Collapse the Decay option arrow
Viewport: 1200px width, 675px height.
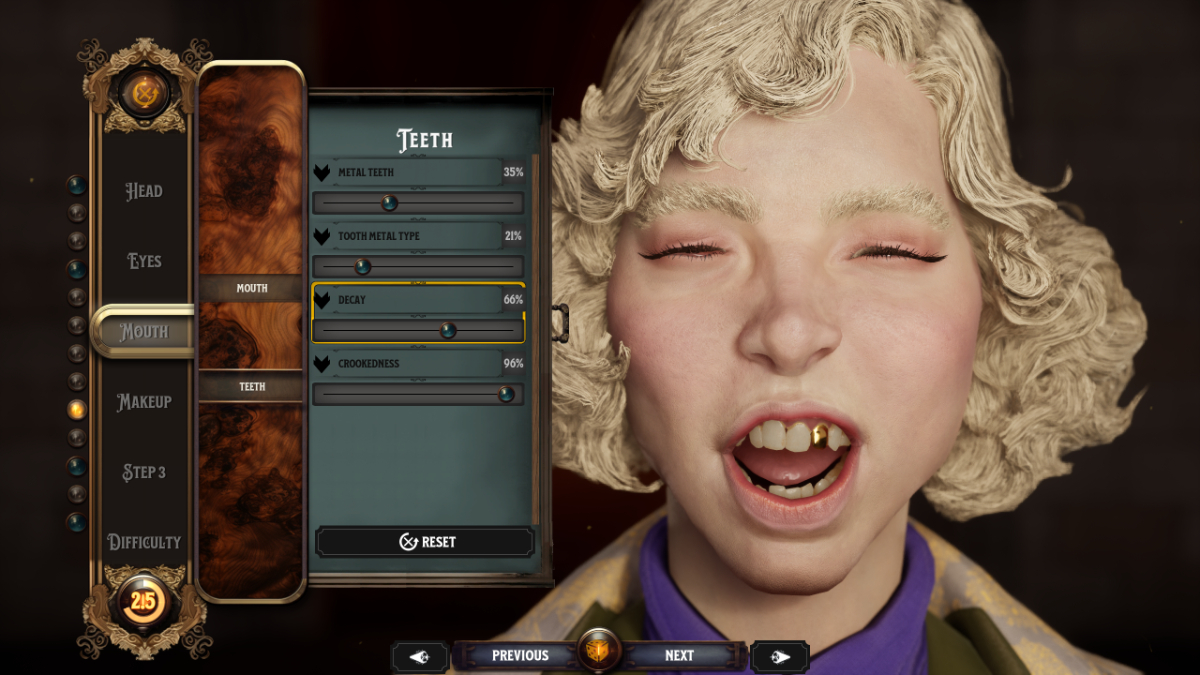point(322,300)
